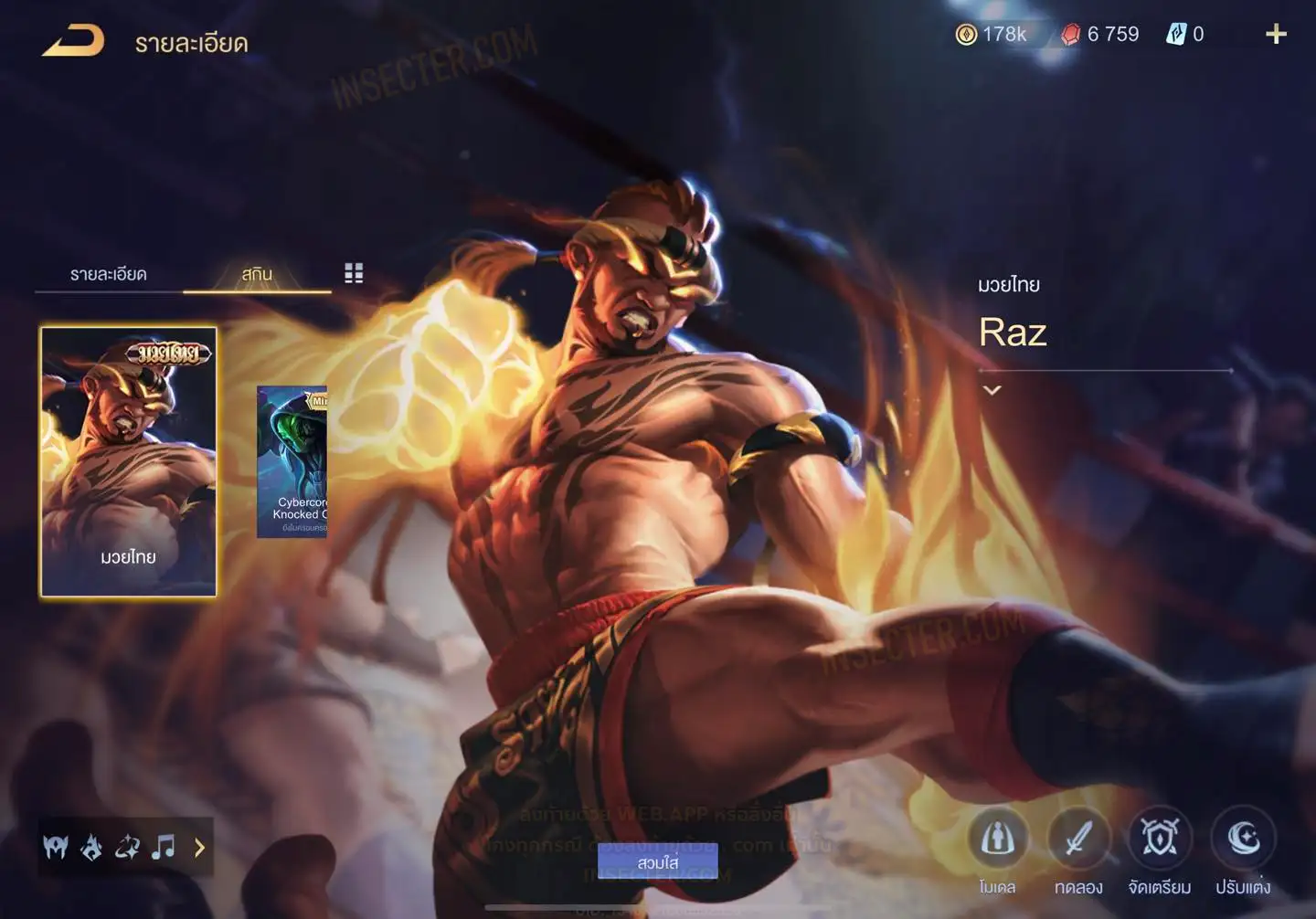The image size is (1316, 919).
Task: Click the music note effect icon
Action: pos(164,848)
